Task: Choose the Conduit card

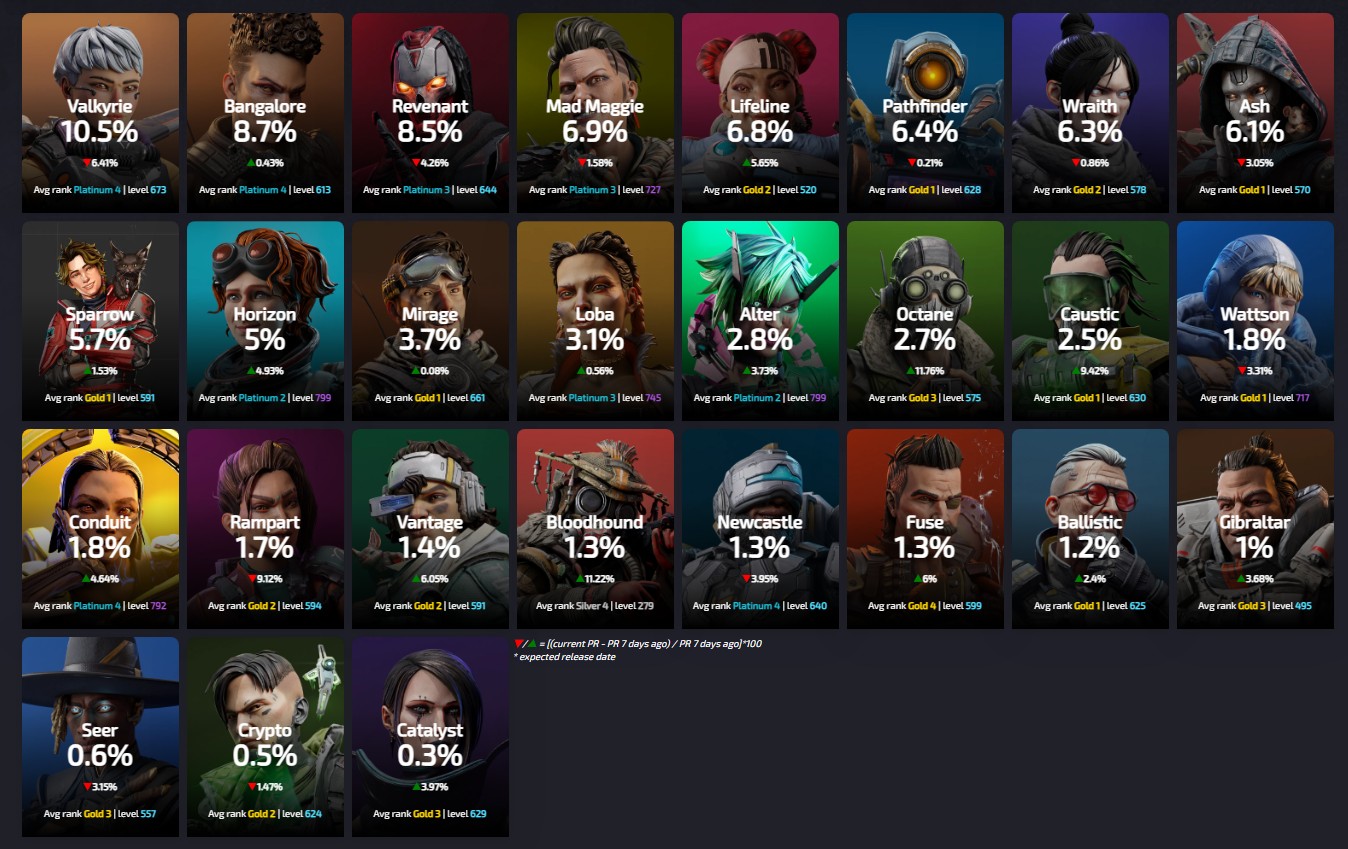Action: click(100, 529)
